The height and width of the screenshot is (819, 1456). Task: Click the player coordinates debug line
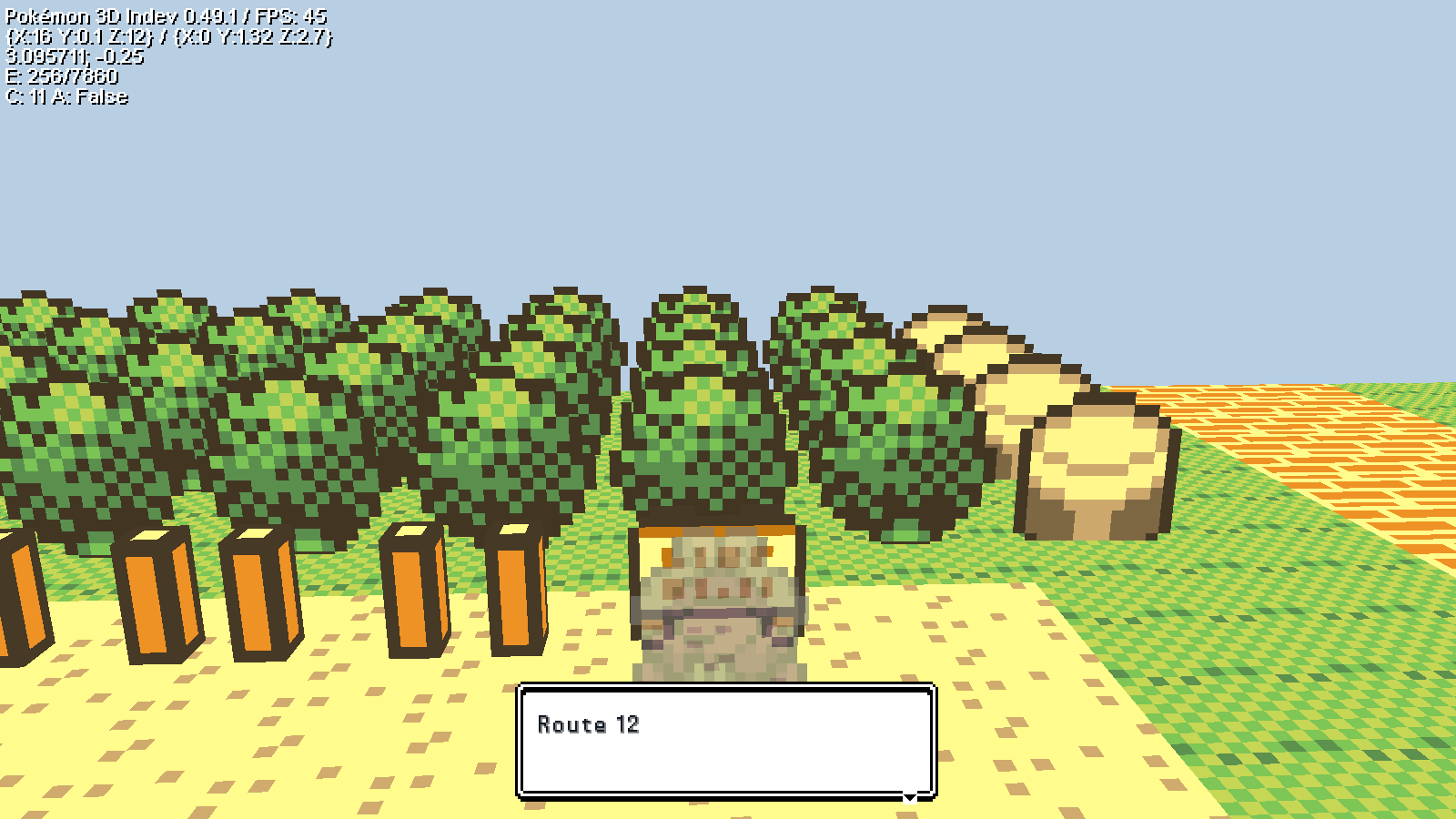coord(168,38)
